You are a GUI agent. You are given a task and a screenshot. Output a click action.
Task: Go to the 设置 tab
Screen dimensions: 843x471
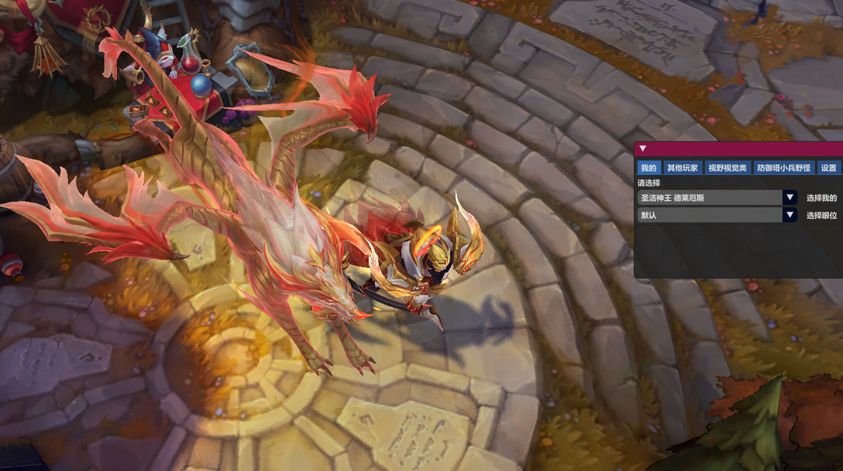[x=828, y=168]
